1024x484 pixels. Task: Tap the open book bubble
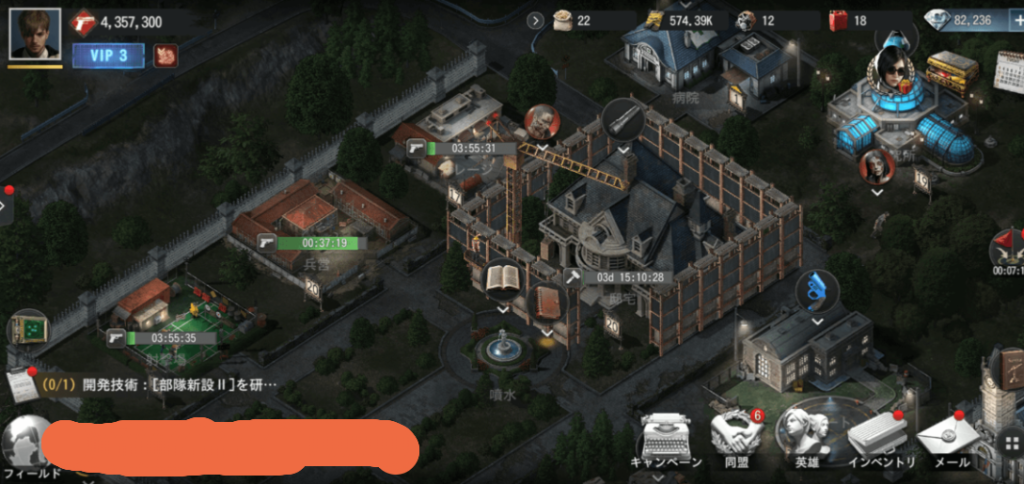pos(502,279)
